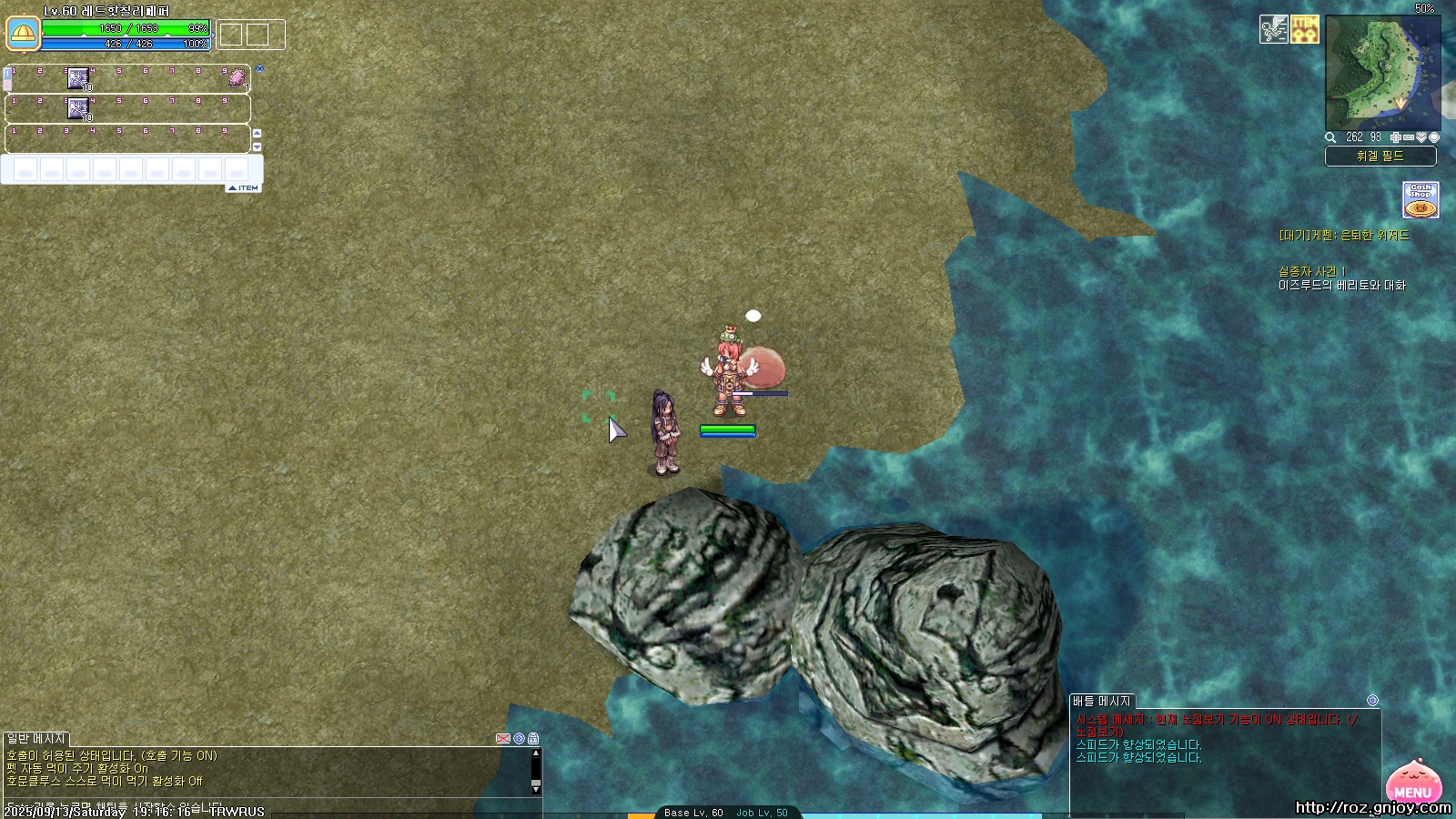Close the hotbar with the blue X
Viewport: 1456px width, 819px height.
(259, 68)
